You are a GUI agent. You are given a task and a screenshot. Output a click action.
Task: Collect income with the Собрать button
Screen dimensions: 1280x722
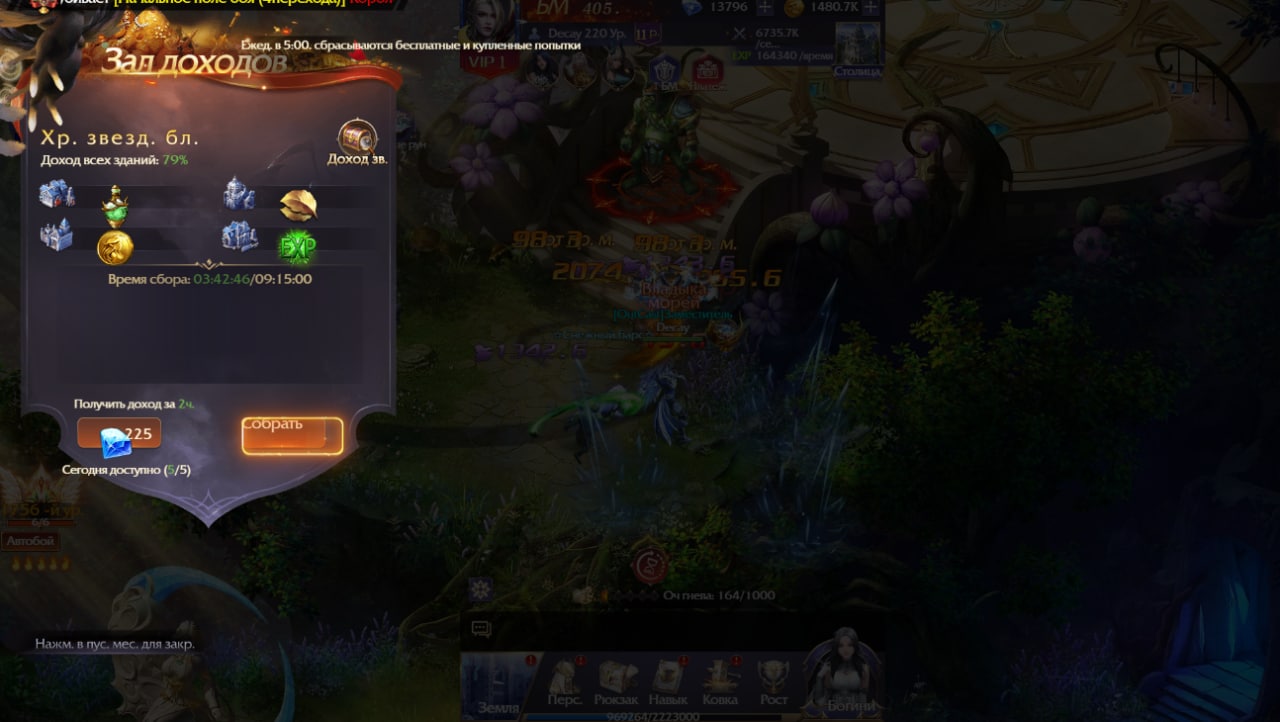click(292, 435)
